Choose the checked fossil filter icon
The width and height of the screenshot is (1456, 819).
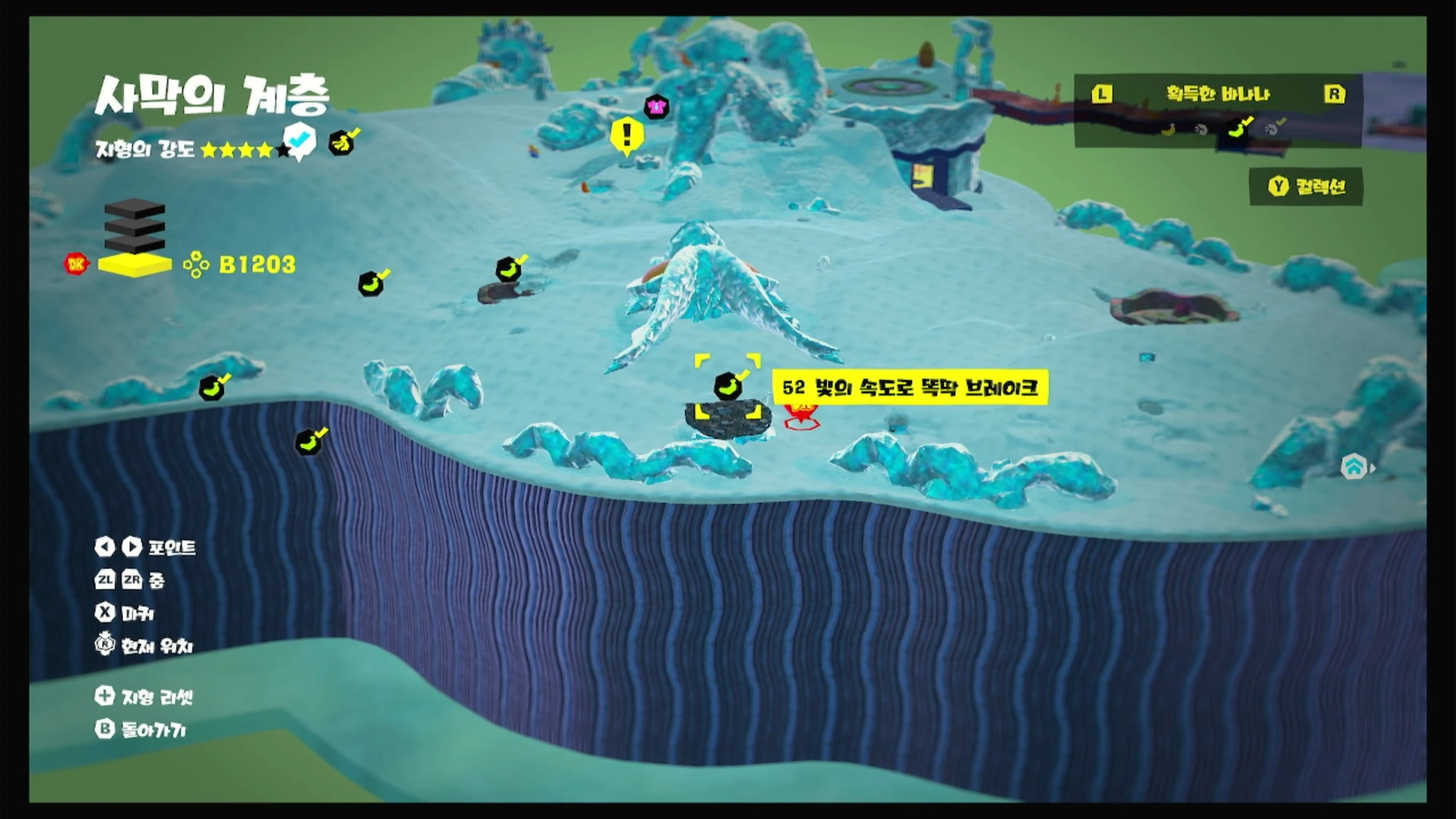pyautogui.click(x=1273, y=127)
